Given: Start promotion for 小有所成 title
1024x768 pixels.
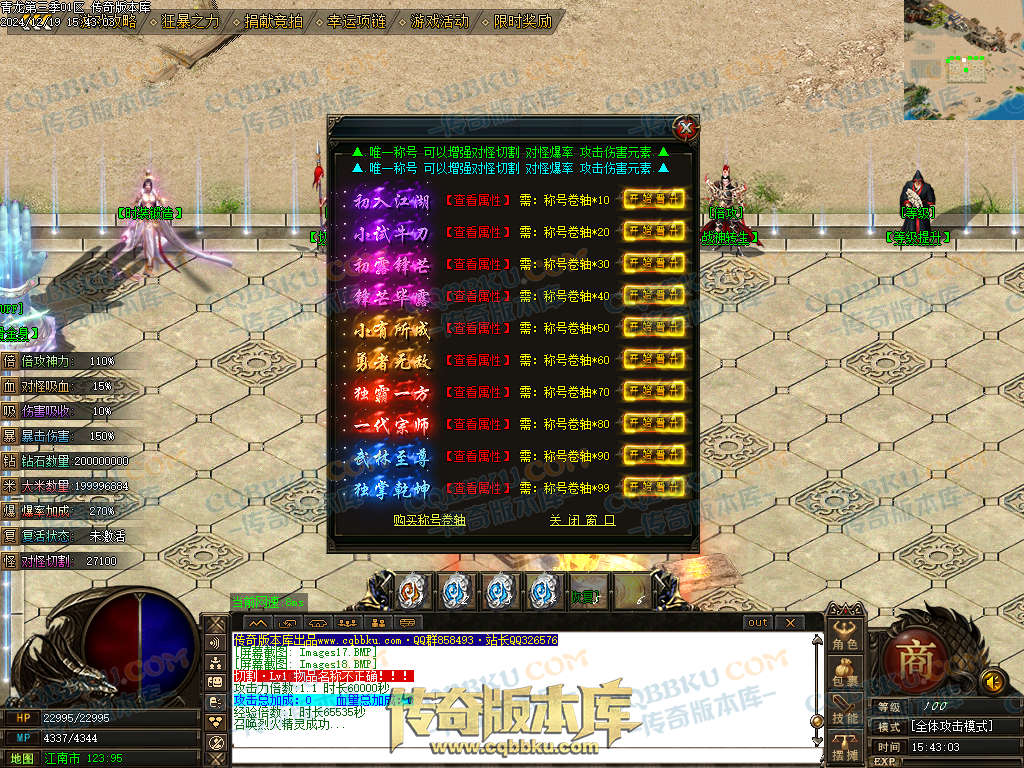Looking at the screenshot, I should 654,327.
